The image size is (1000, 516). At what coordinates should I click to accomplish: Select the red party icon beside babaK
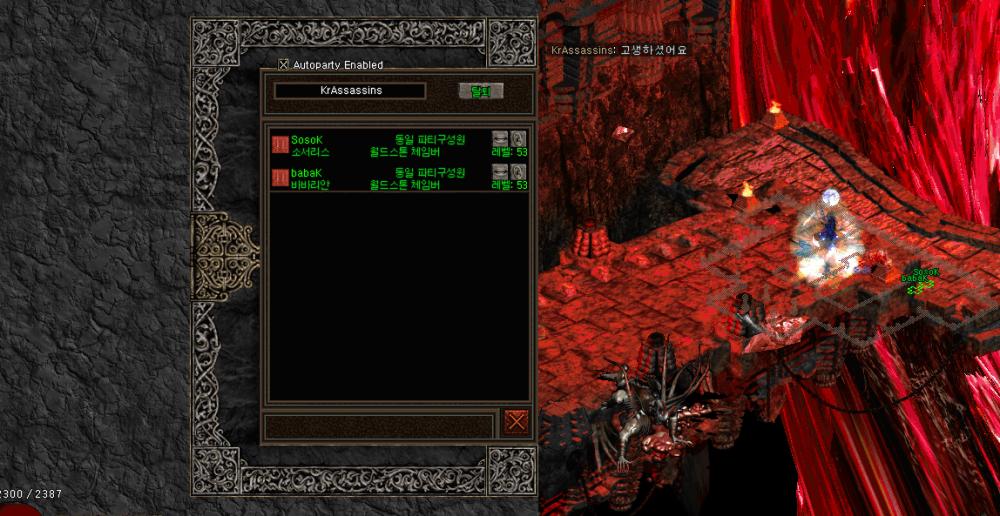click(x=280, y=178)
